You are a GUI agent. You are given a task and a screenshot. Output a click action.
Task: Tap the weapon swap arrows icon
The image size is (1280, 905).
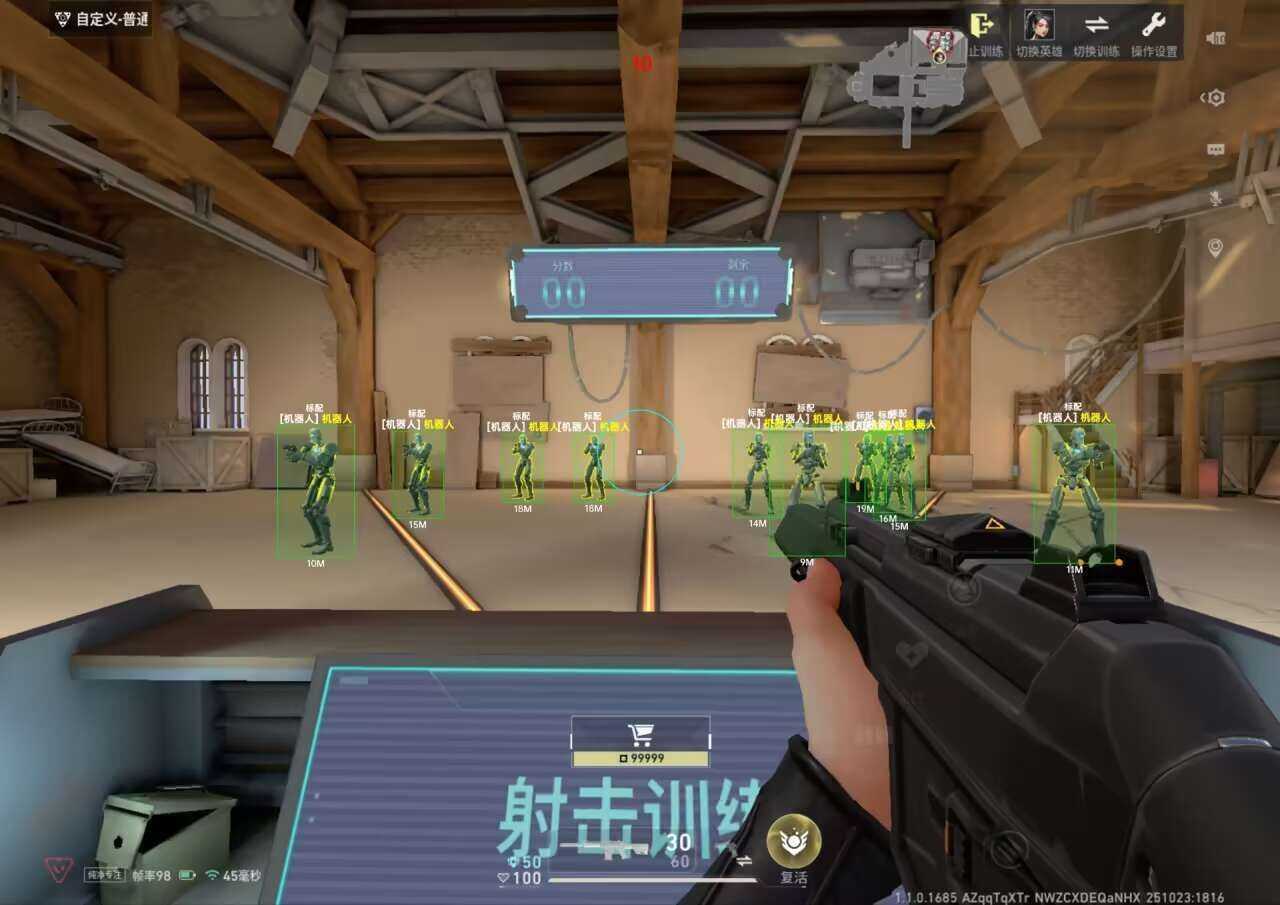tap(744, 860)
